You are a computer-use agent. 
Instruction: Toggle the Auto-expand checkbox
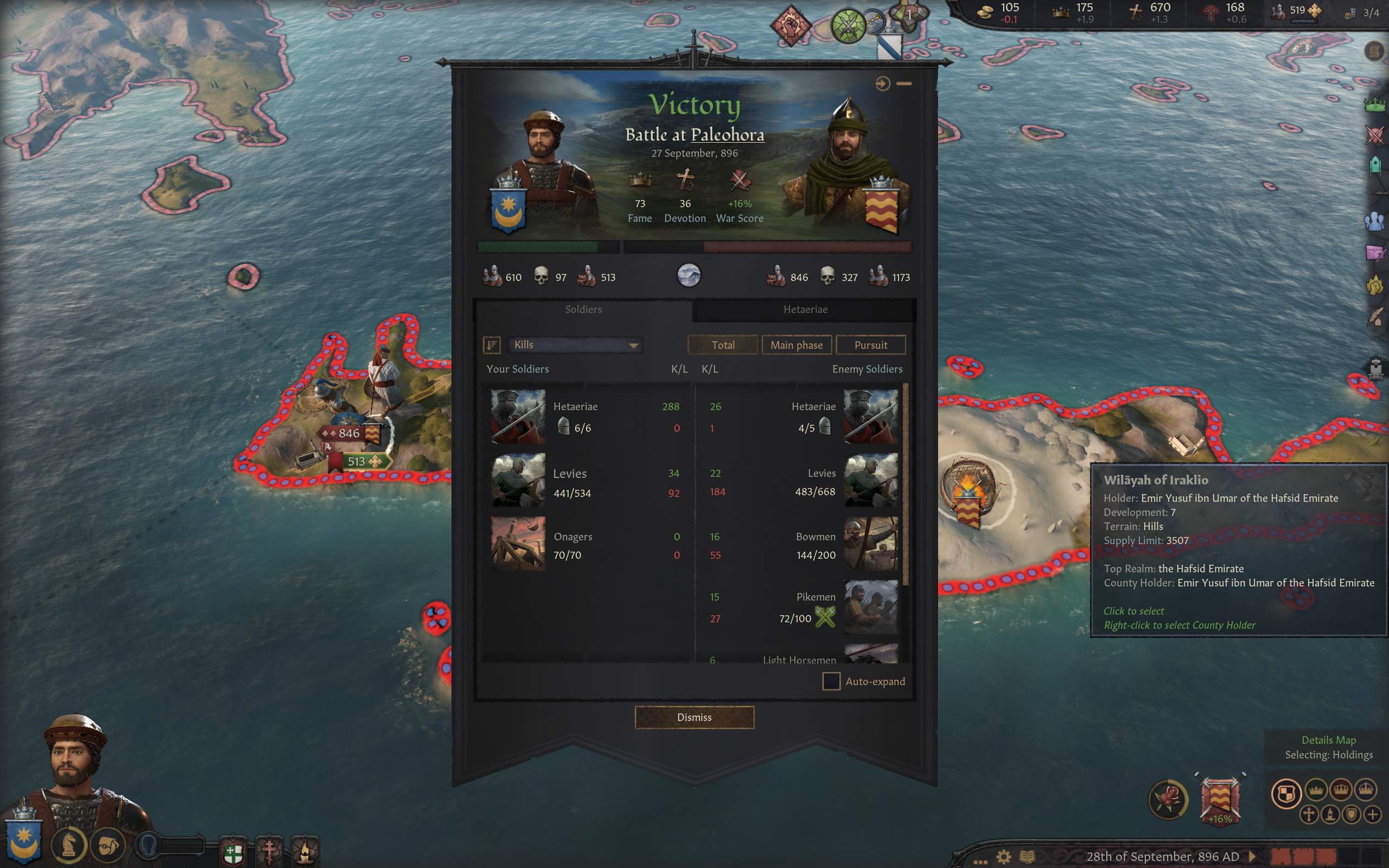[831, 681]
